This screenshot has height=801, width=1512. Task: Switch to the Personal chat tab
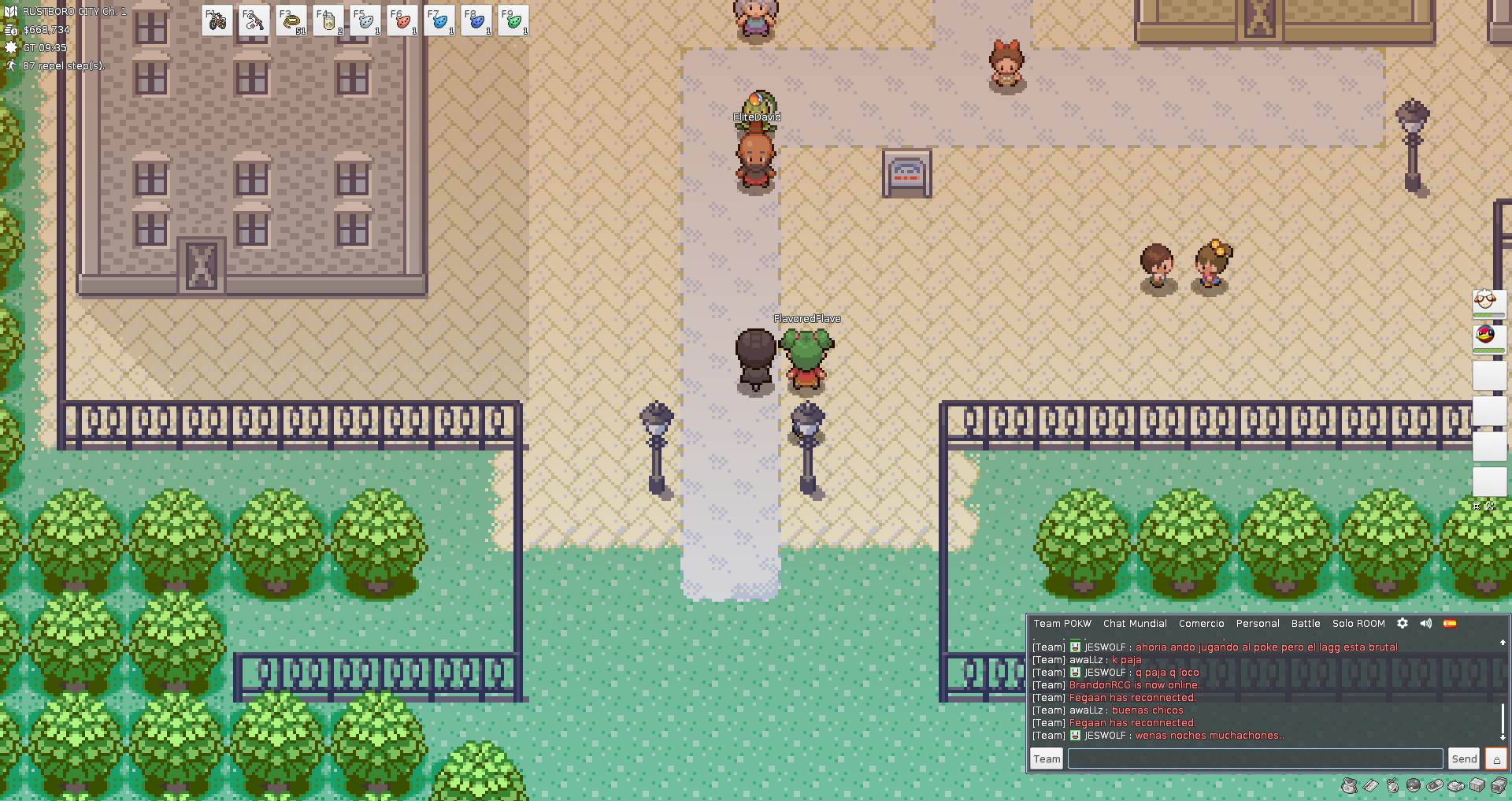pyautogui.click(x=1258, y=624)
